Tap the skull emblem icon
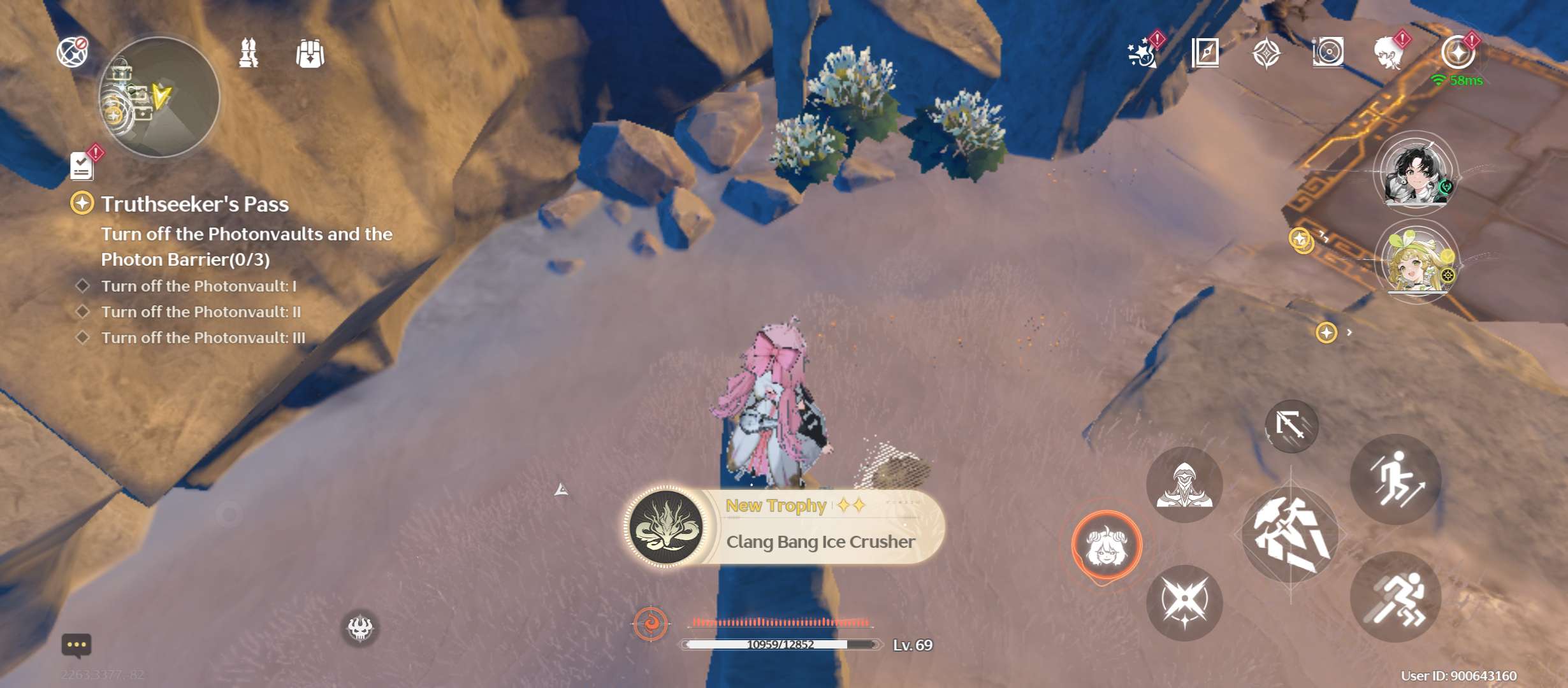 point(360,628)
